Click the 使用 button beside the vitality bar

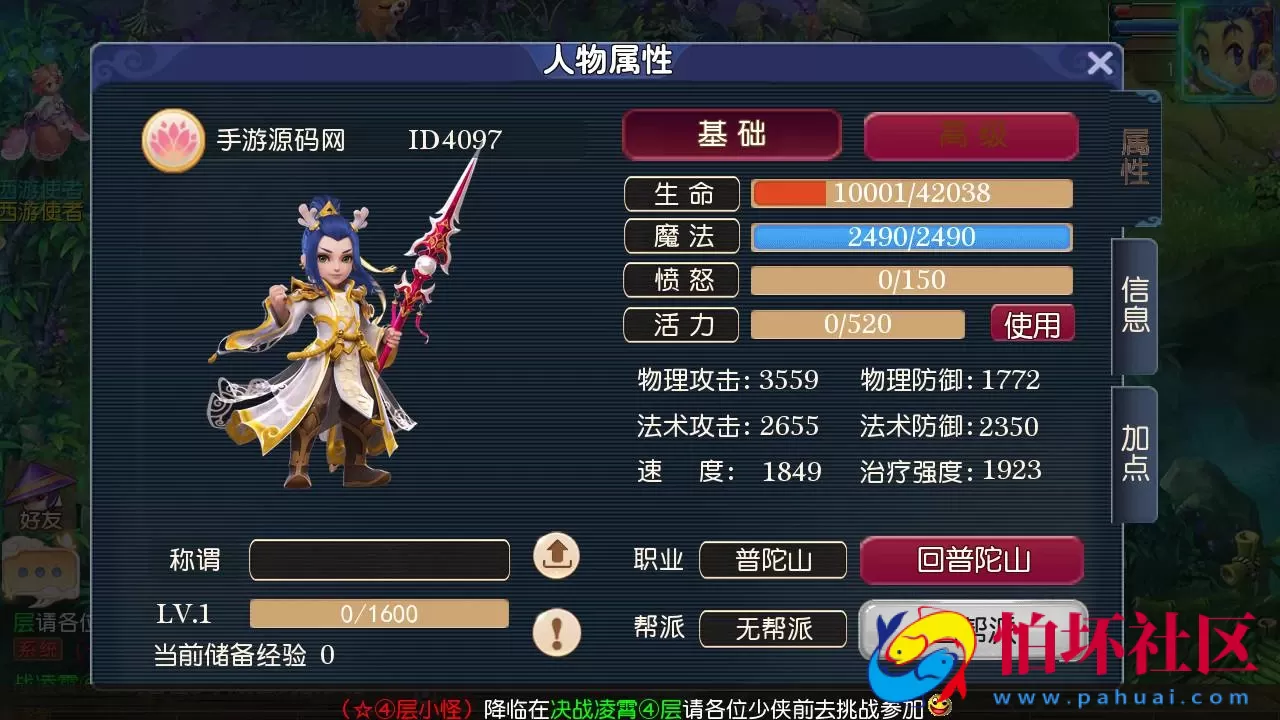click(x=1032, y=323)
